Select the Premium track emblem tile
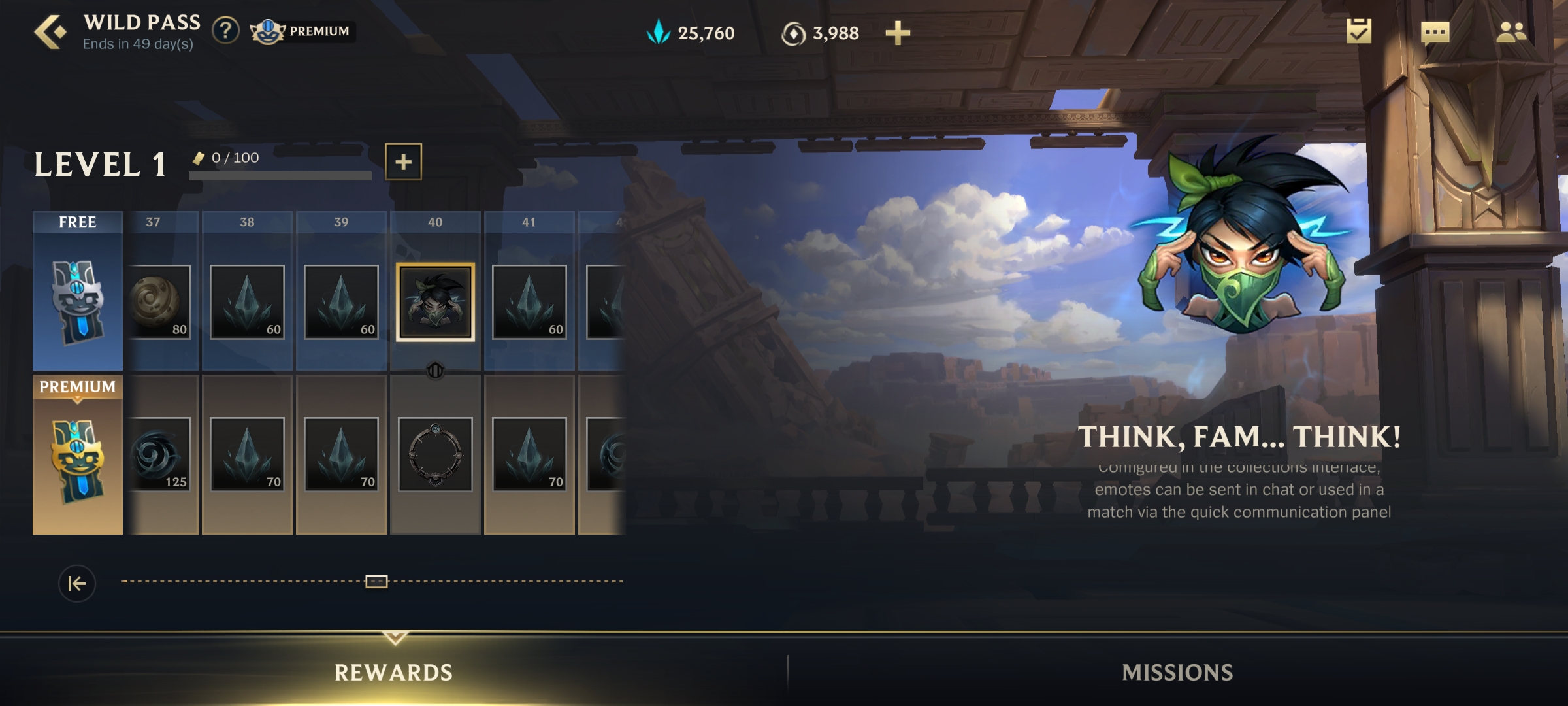This screenshot has width=1568, height=706. pos(78,455)
